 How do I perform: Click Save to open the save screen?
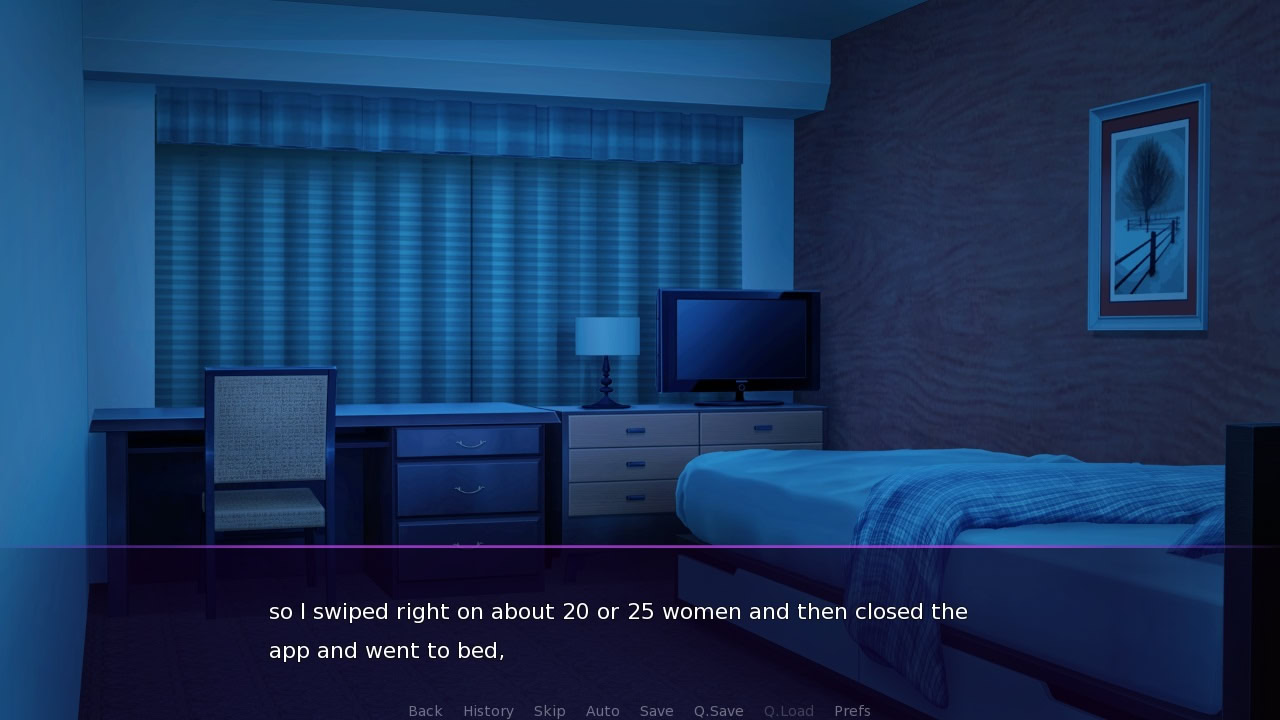point(656,711)
